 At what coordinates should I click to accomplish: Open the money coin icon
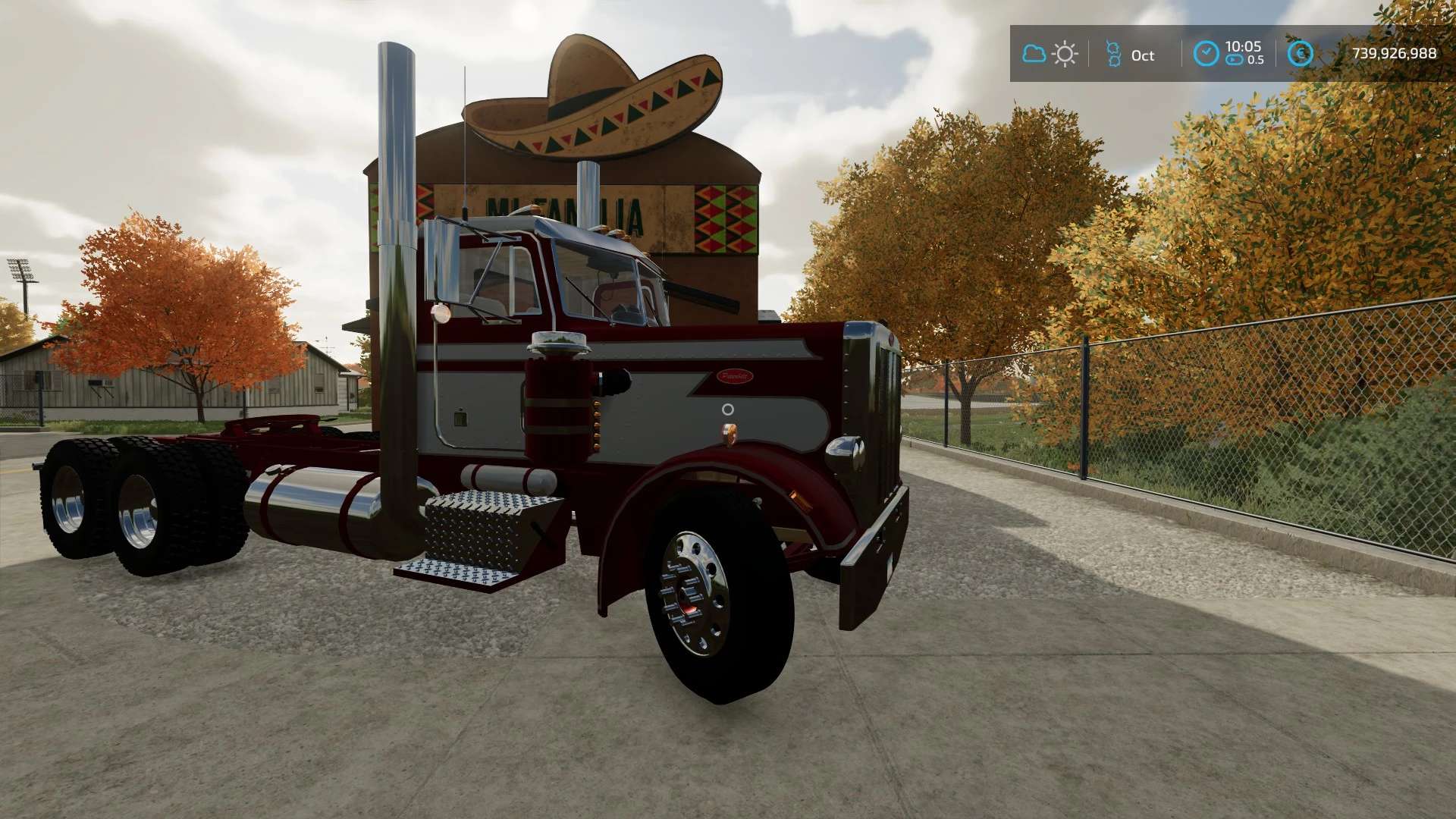[1301, 53]
